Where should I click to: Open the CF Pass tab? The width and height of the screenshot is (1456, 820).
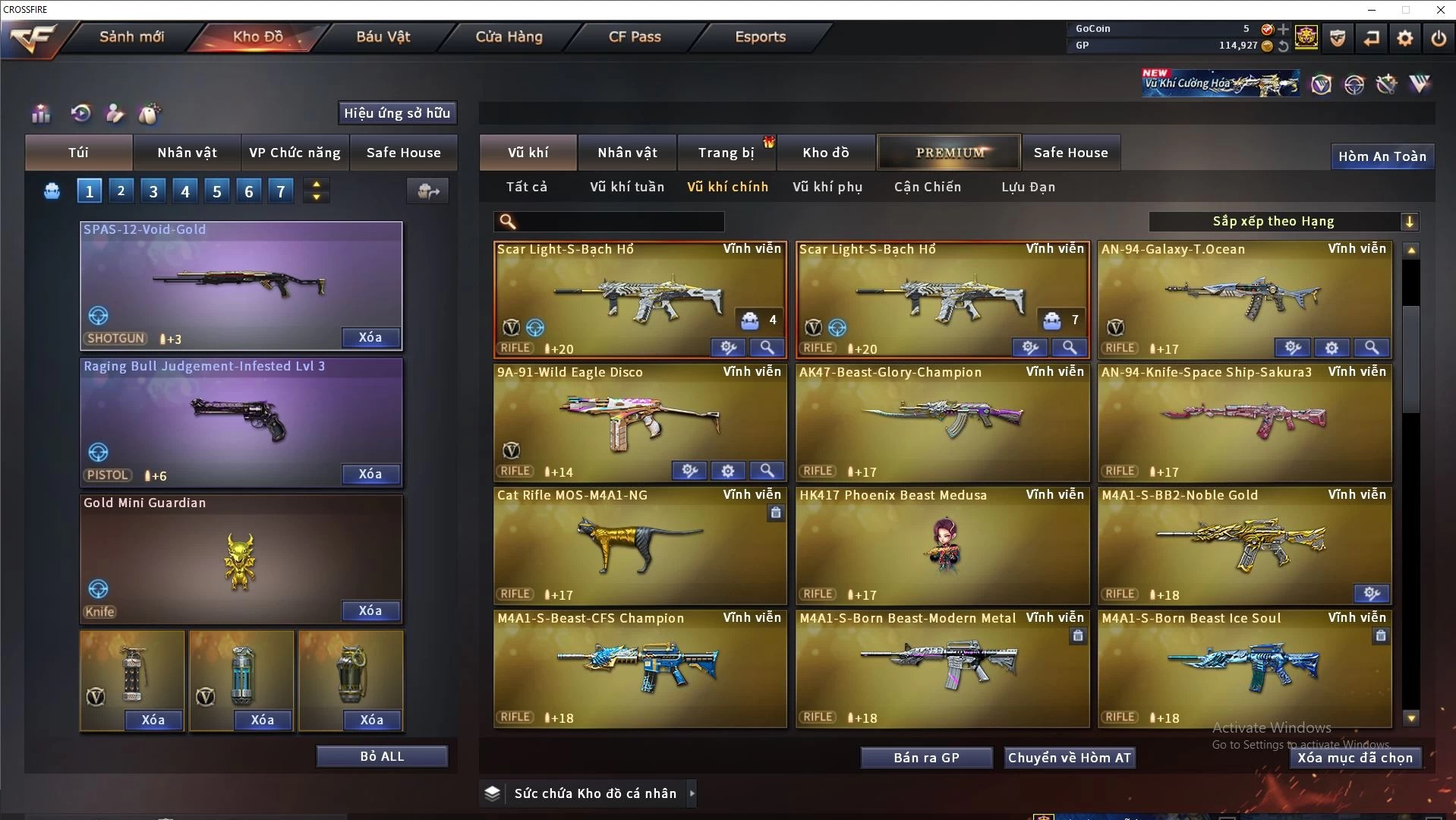(635, 36)
